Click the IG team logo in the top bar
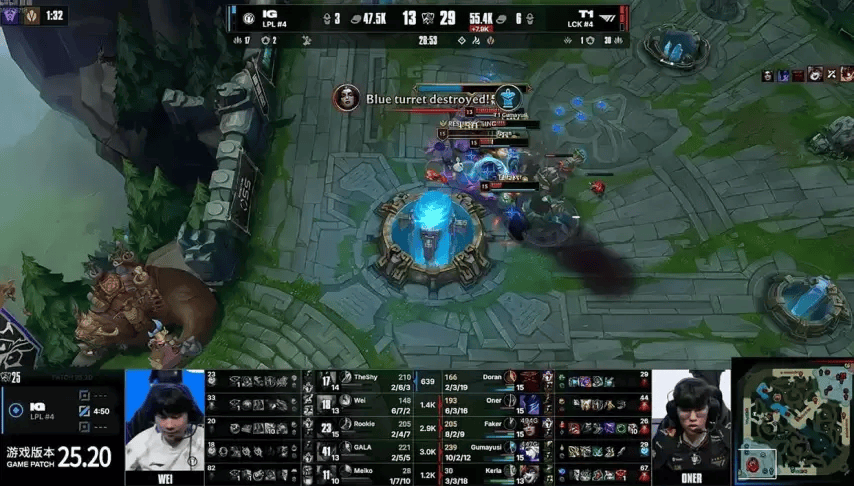Screen dimensions: 854x486 [269, 14]
